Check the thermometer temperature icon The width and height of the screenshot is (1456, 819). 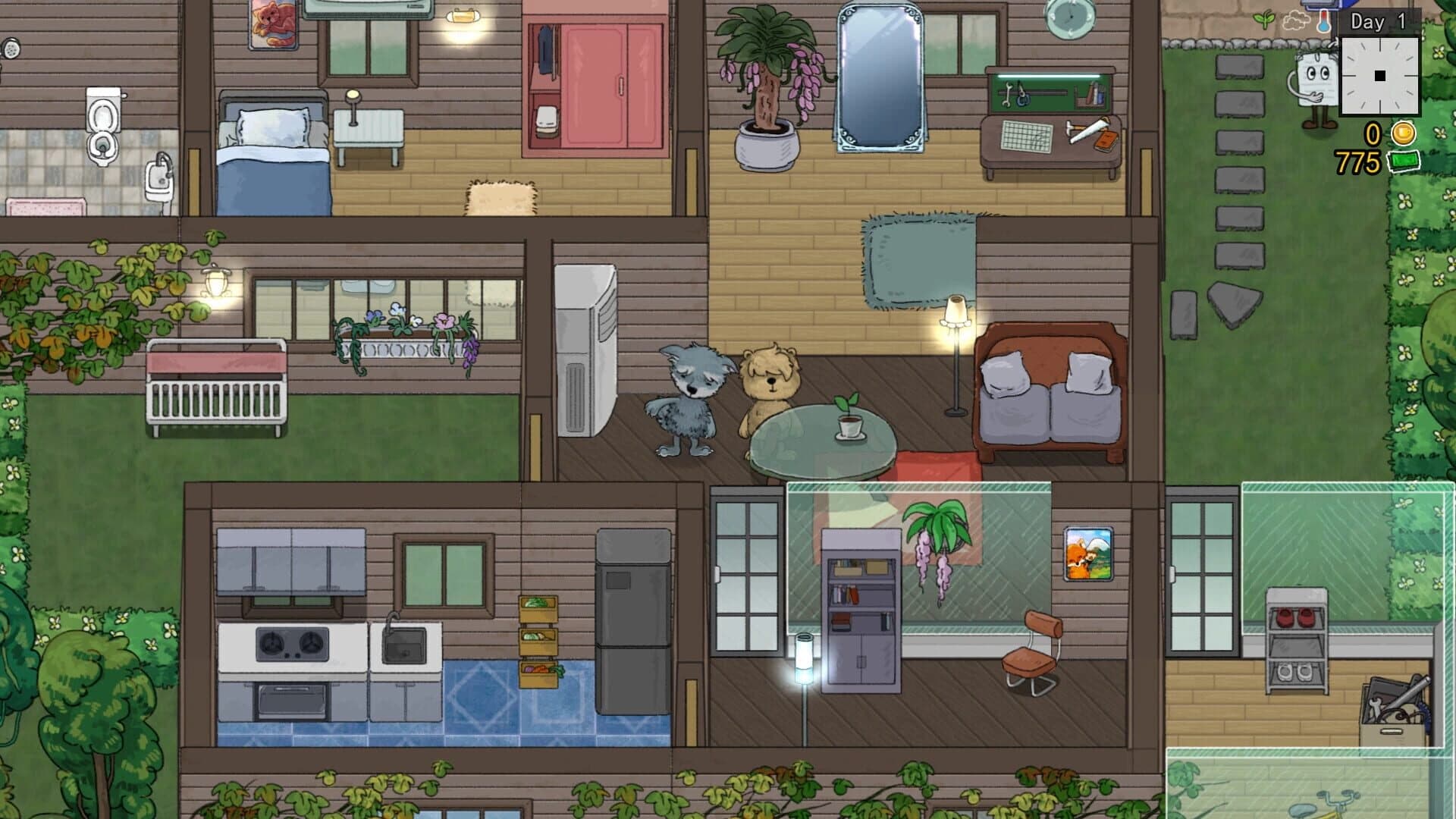pos(1324,21)
